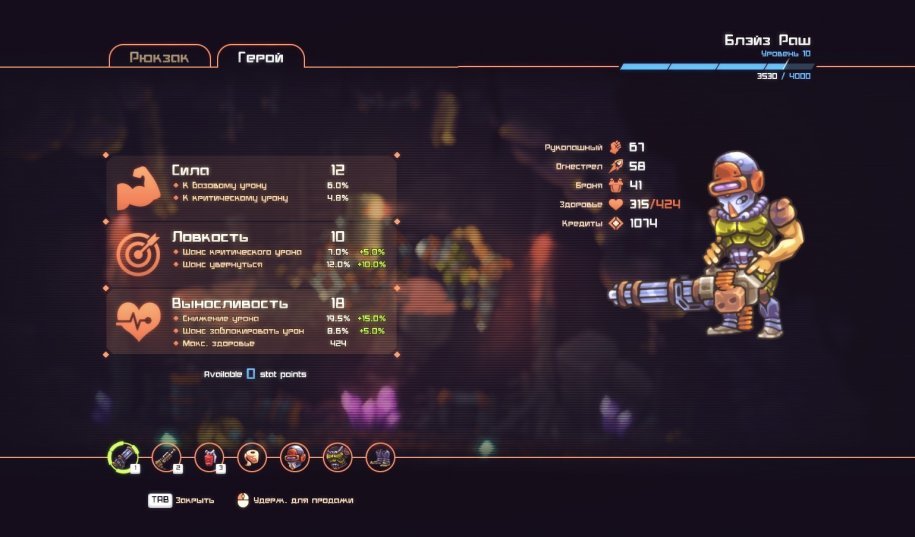Choose the rifle weapon in slot 2
The width and height of the screenshot is (915, 537).
tap(165, 457)
